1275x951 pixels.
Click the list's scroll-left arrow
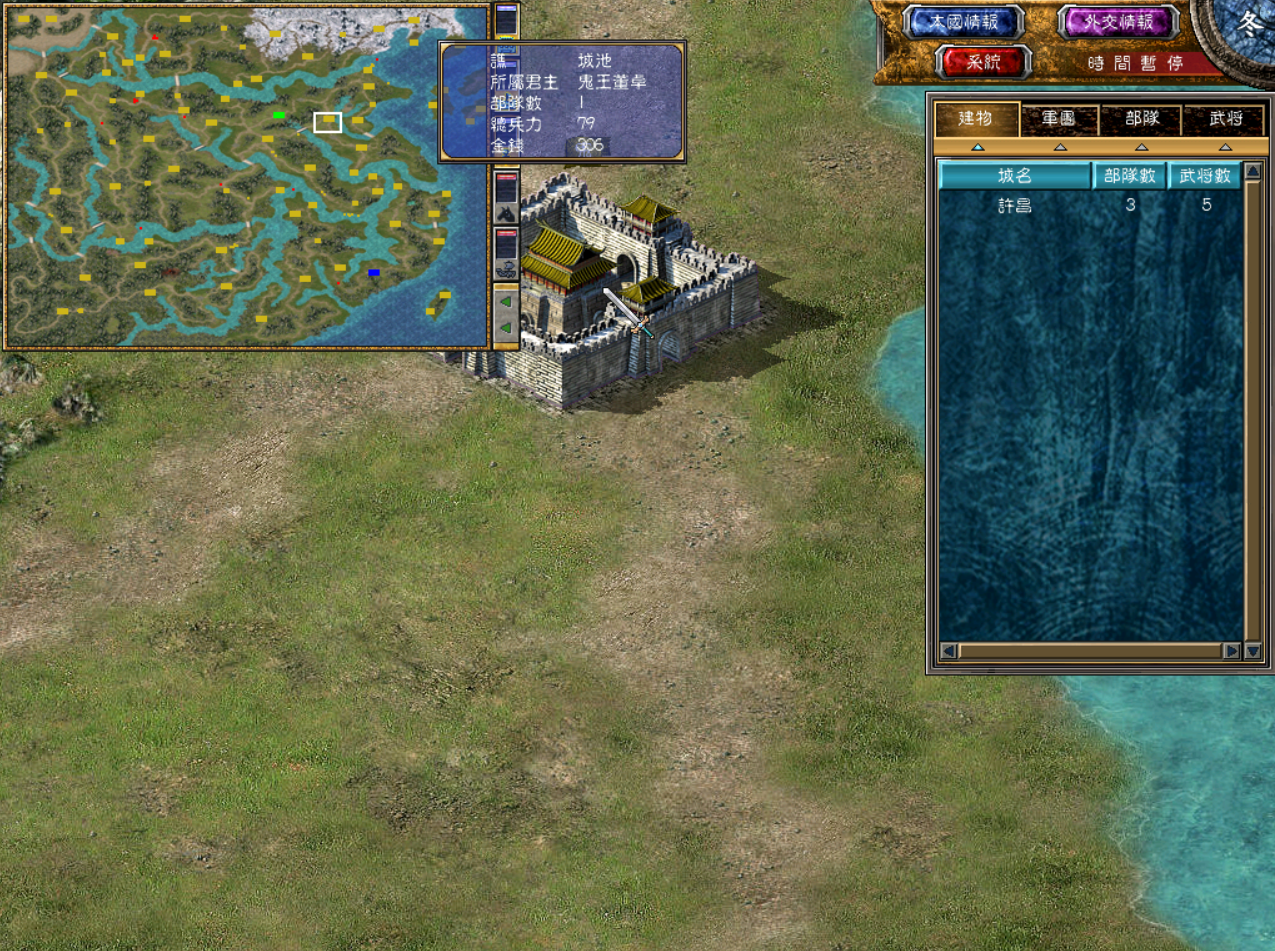pyautogui.click(x=948, y=651)
